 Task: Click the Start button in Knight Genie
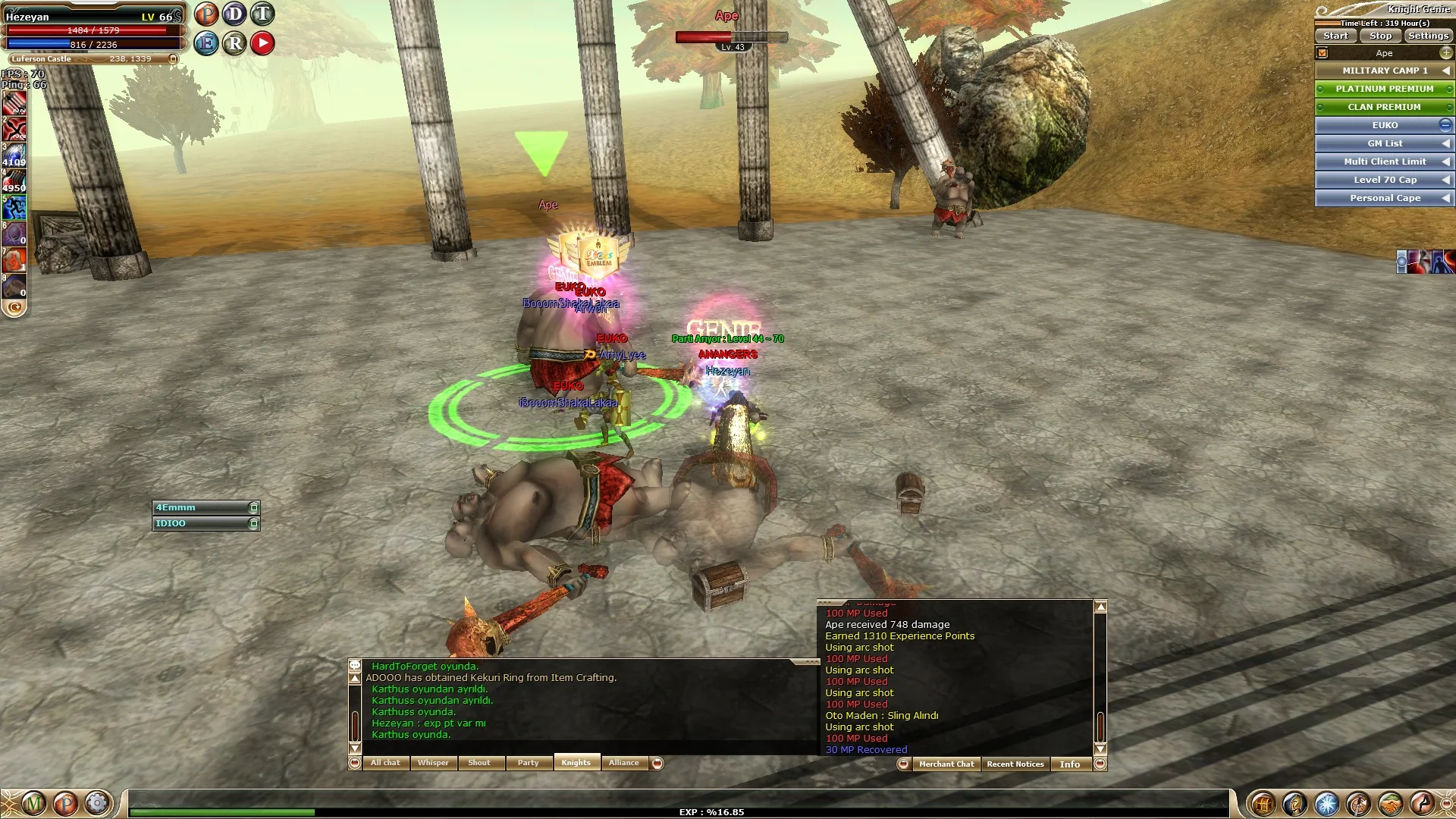click(1335, 36)
